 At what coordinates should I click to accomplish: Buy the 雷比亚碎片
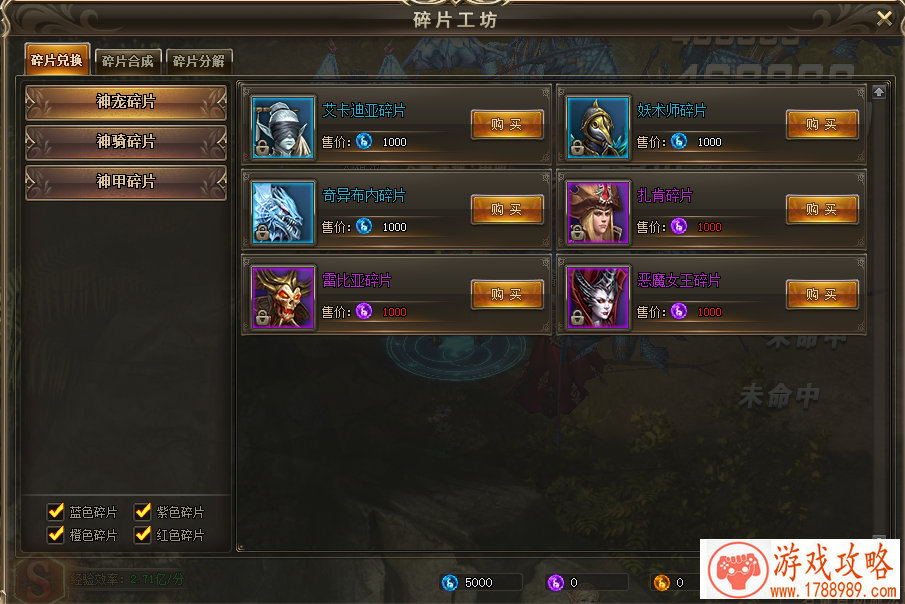507,295
